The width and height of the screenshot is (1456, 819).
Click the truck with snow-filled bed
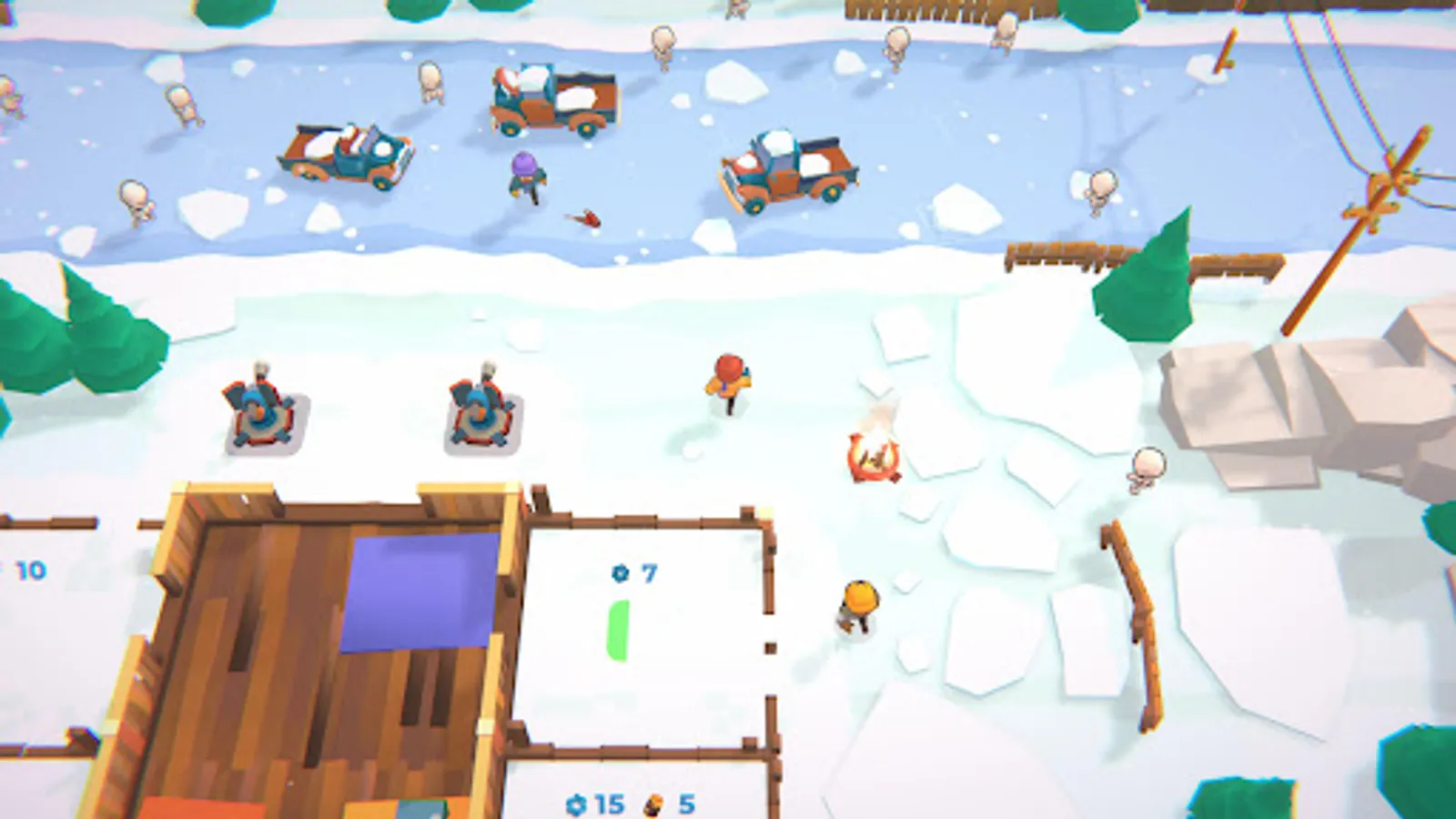tap(789, 173)
